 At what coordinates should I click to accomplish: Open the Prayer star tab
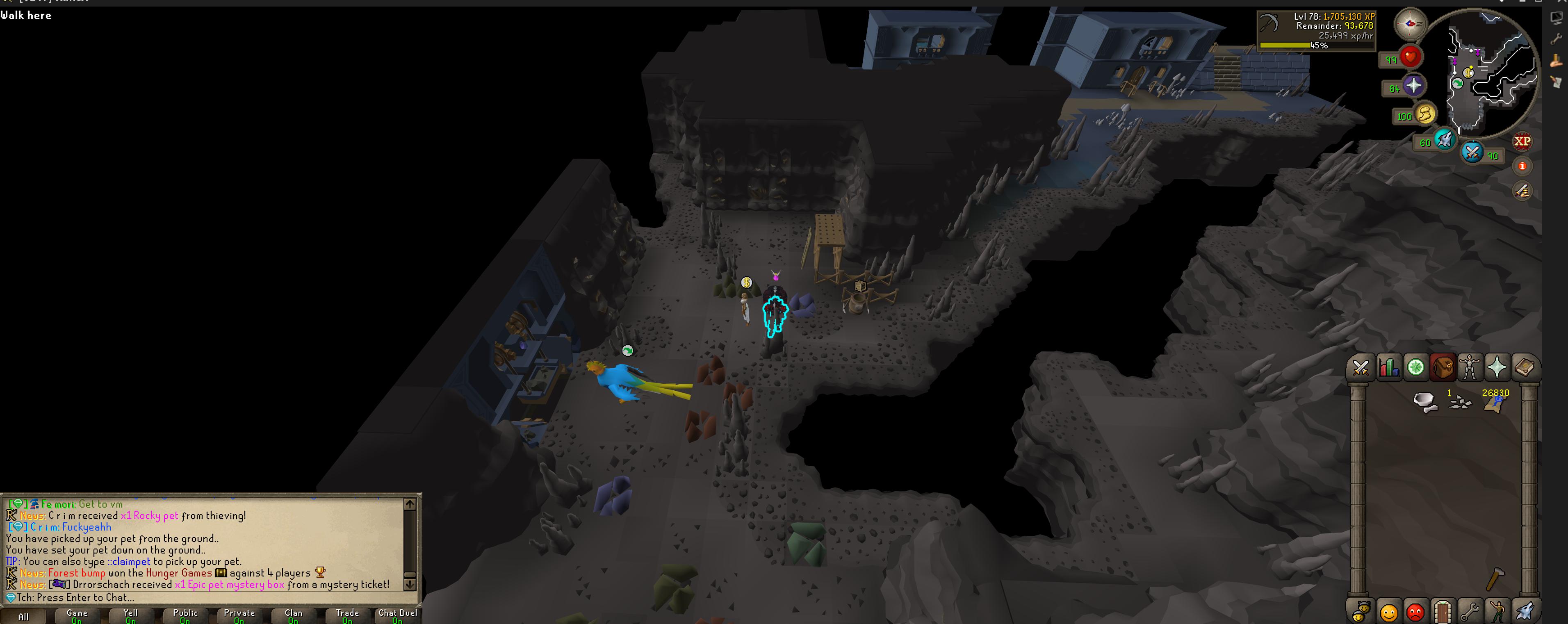pyautogui.click(x=1497, y=368)
